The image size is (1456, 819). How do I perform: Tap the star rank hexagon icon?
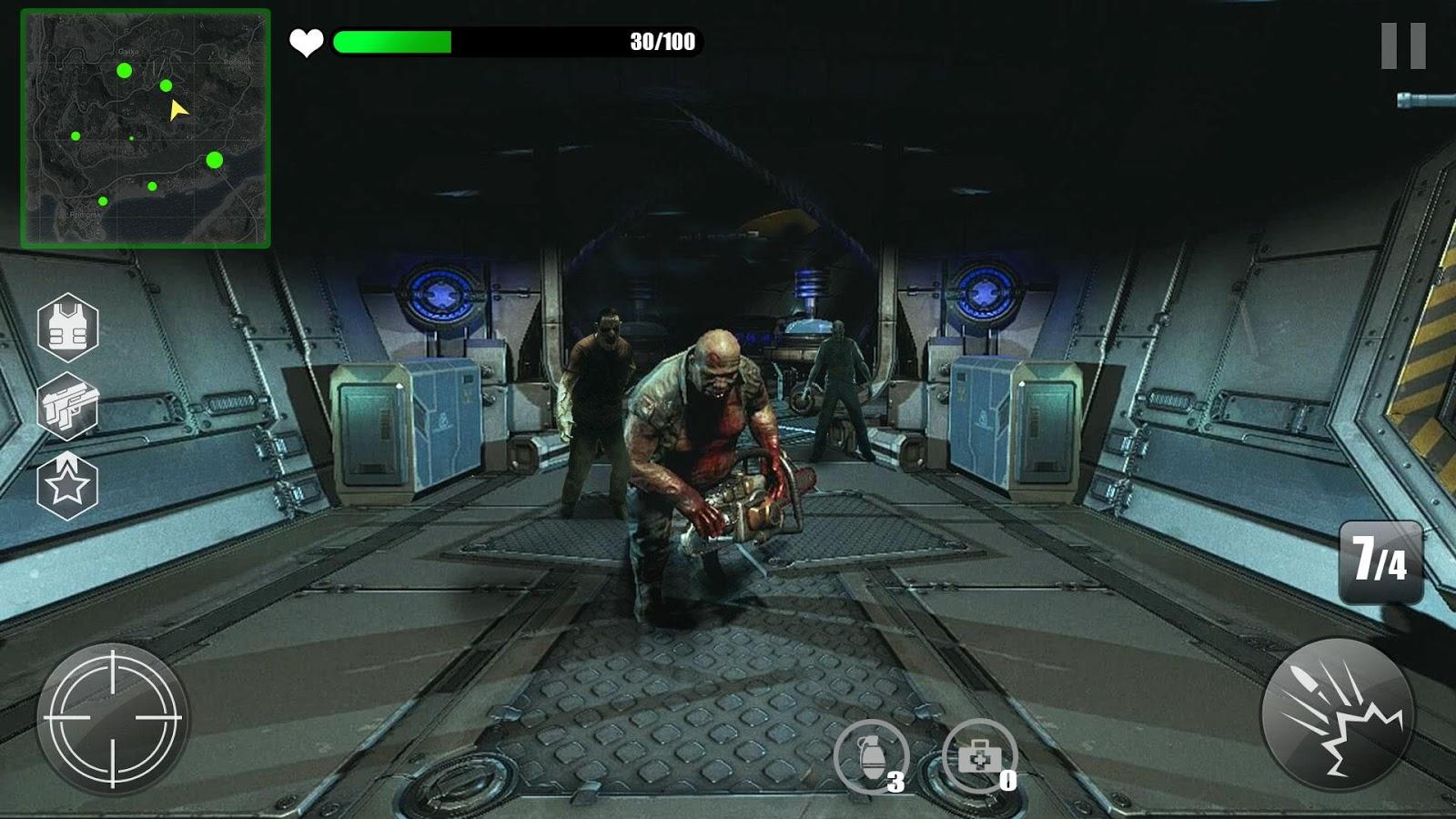click(67, 486)
